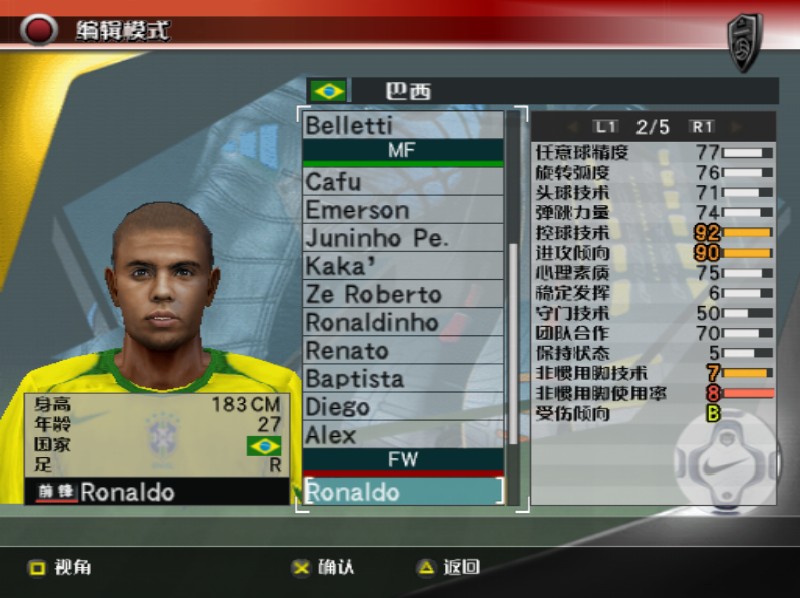Select Ronaldinho in the player list
The width and height of the screenshot is (800, 598).
[402, 322]
